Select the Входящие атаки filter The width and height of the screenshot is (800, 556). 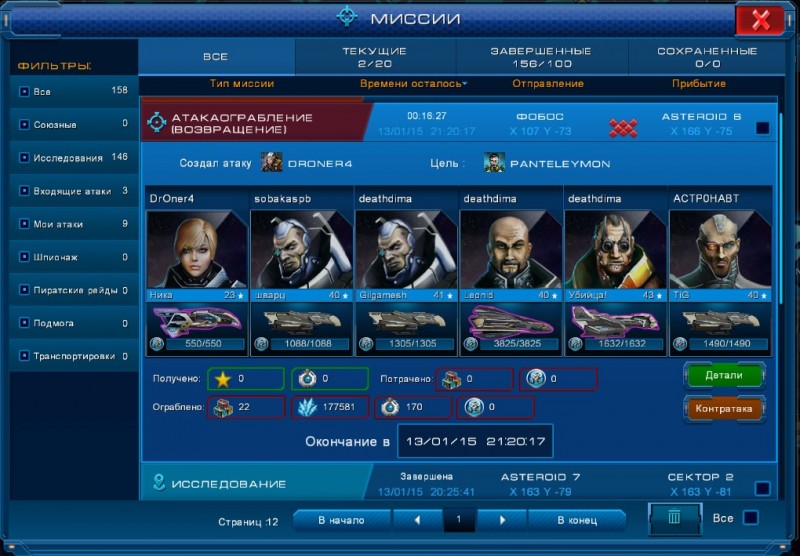pos(73,191)
